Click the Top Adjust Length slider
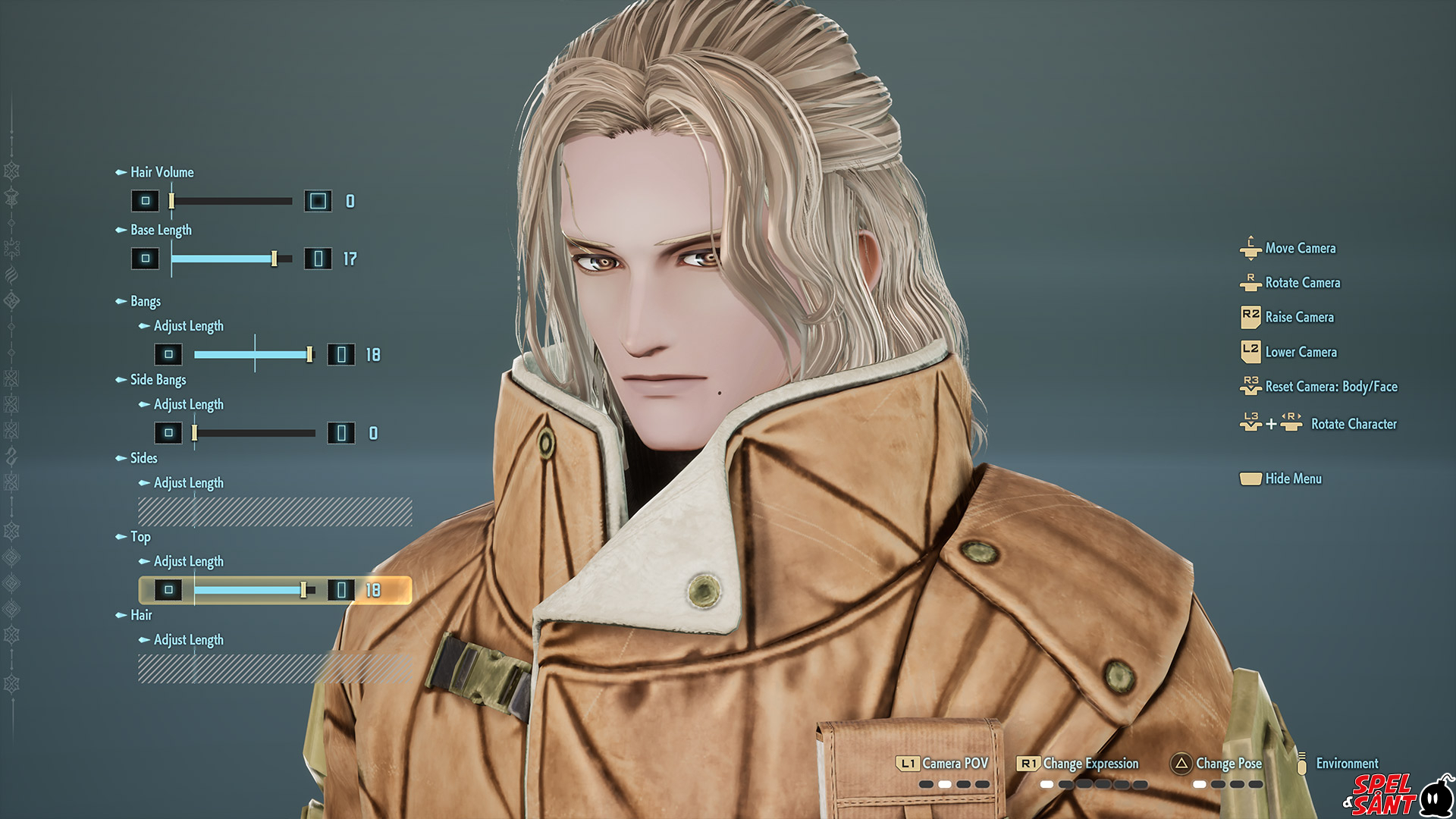This screenshot has width=1456, height=819. [254, 590]
